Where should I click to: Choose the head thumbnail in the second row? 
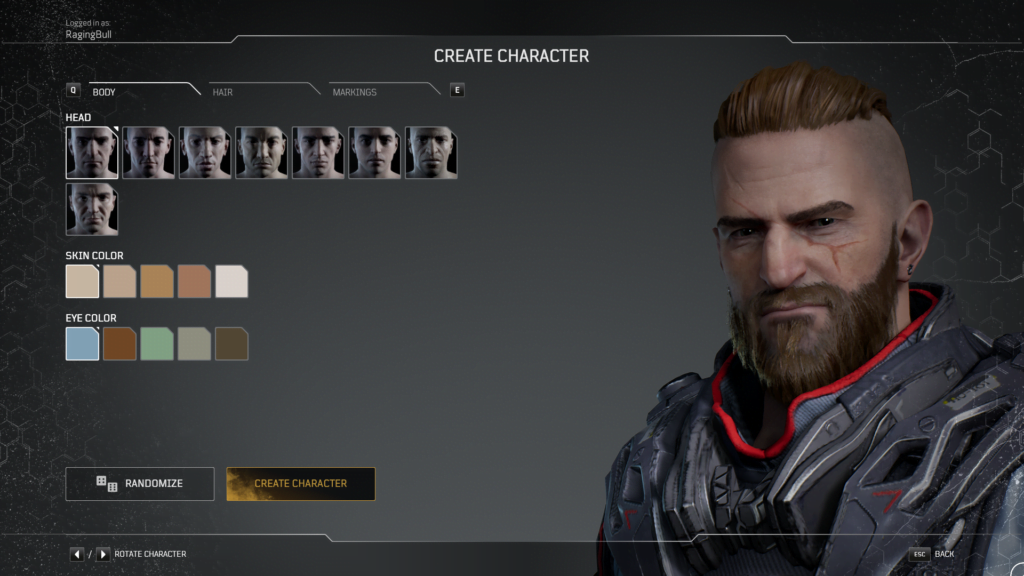click(x=92, y=209)
